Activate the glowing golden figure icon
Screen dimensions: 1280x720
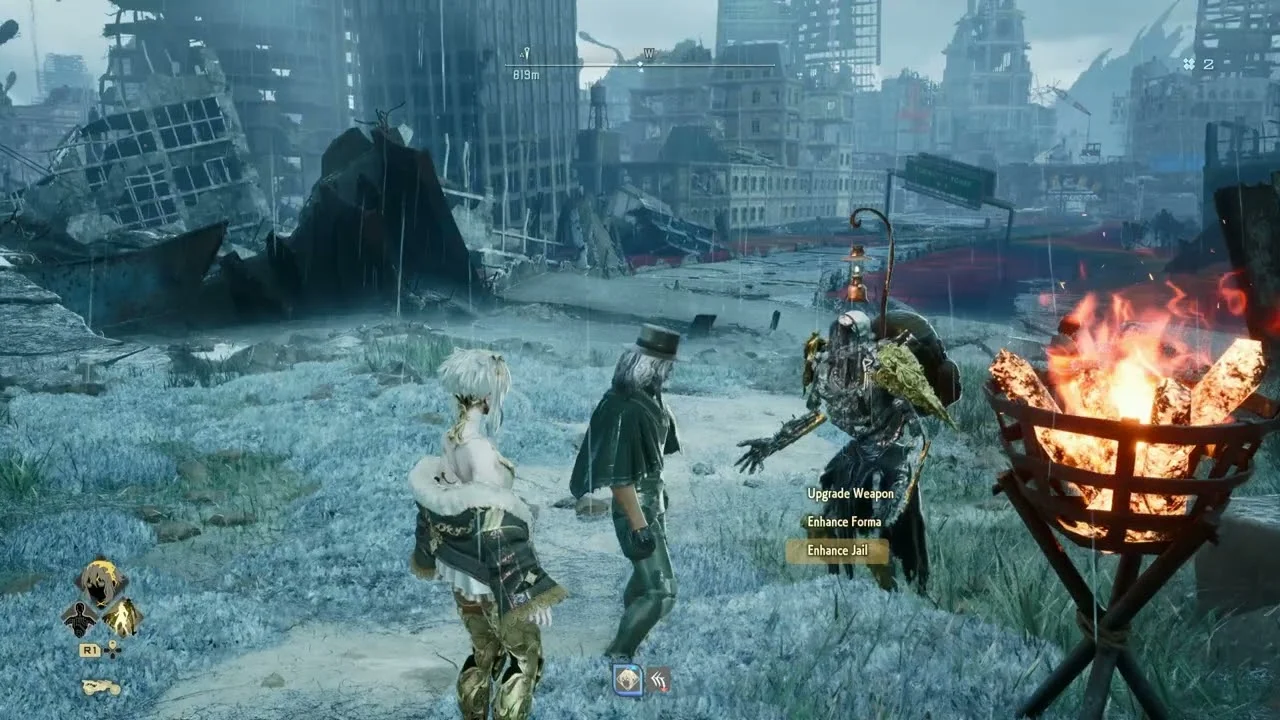coord(121,619)
